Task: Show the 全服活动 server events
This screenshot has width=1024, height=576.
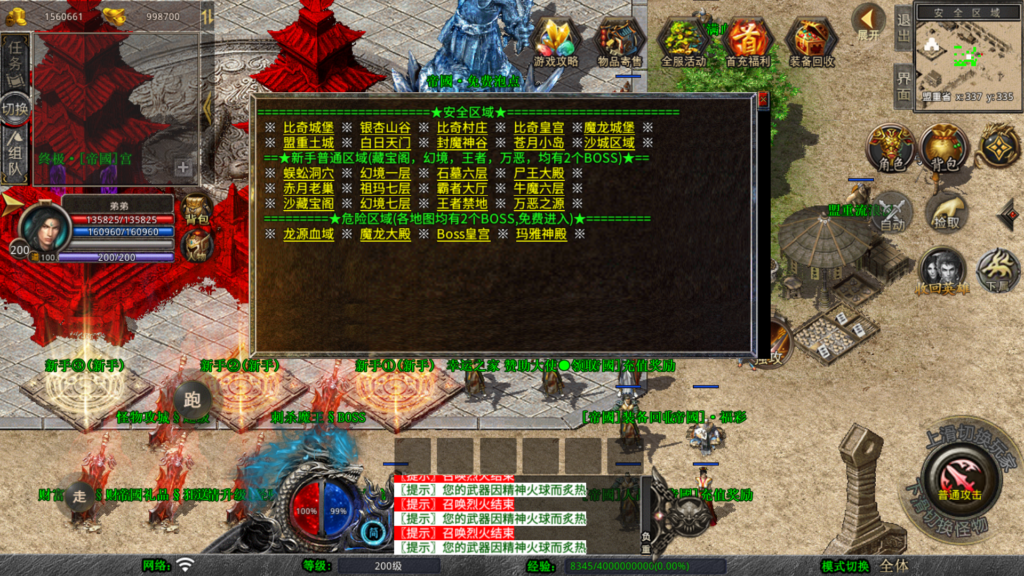Action: [x=684, y=43]
